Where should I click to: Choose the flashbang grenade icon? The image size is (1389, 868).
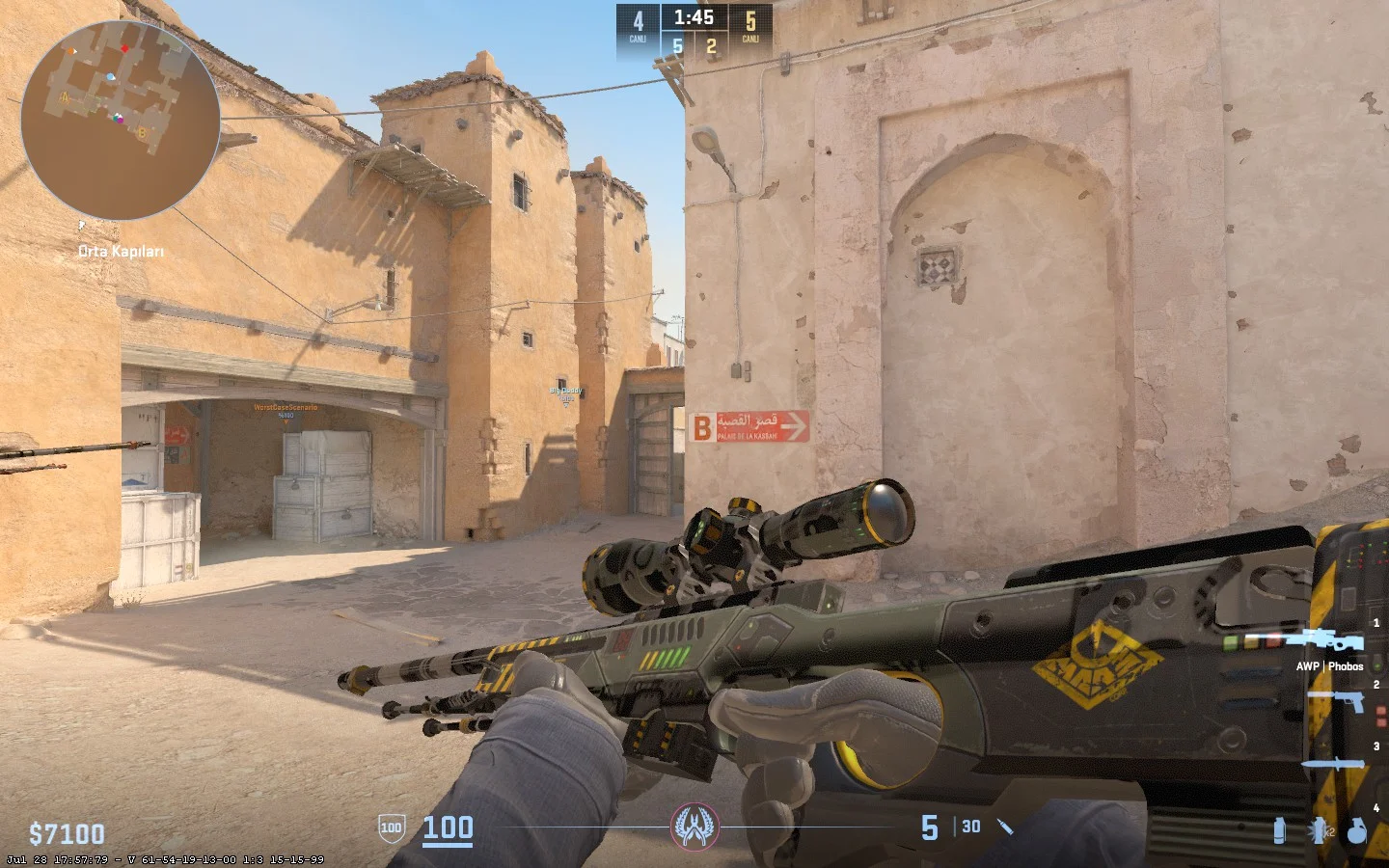click(1317, 830)
